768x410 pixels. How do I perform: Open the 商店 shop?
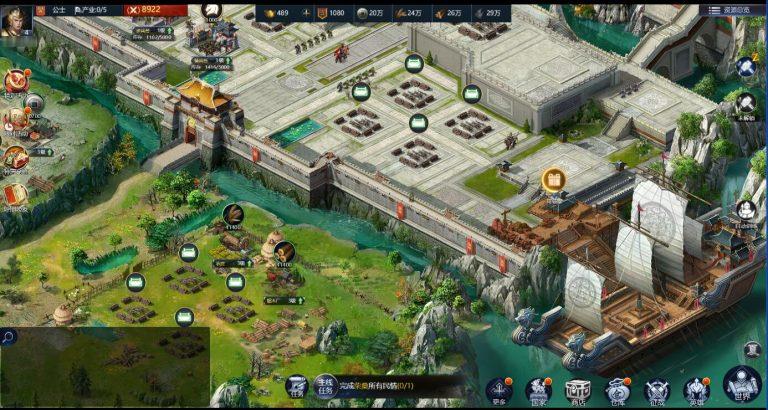pyautogui.click(x=578, y=389)
